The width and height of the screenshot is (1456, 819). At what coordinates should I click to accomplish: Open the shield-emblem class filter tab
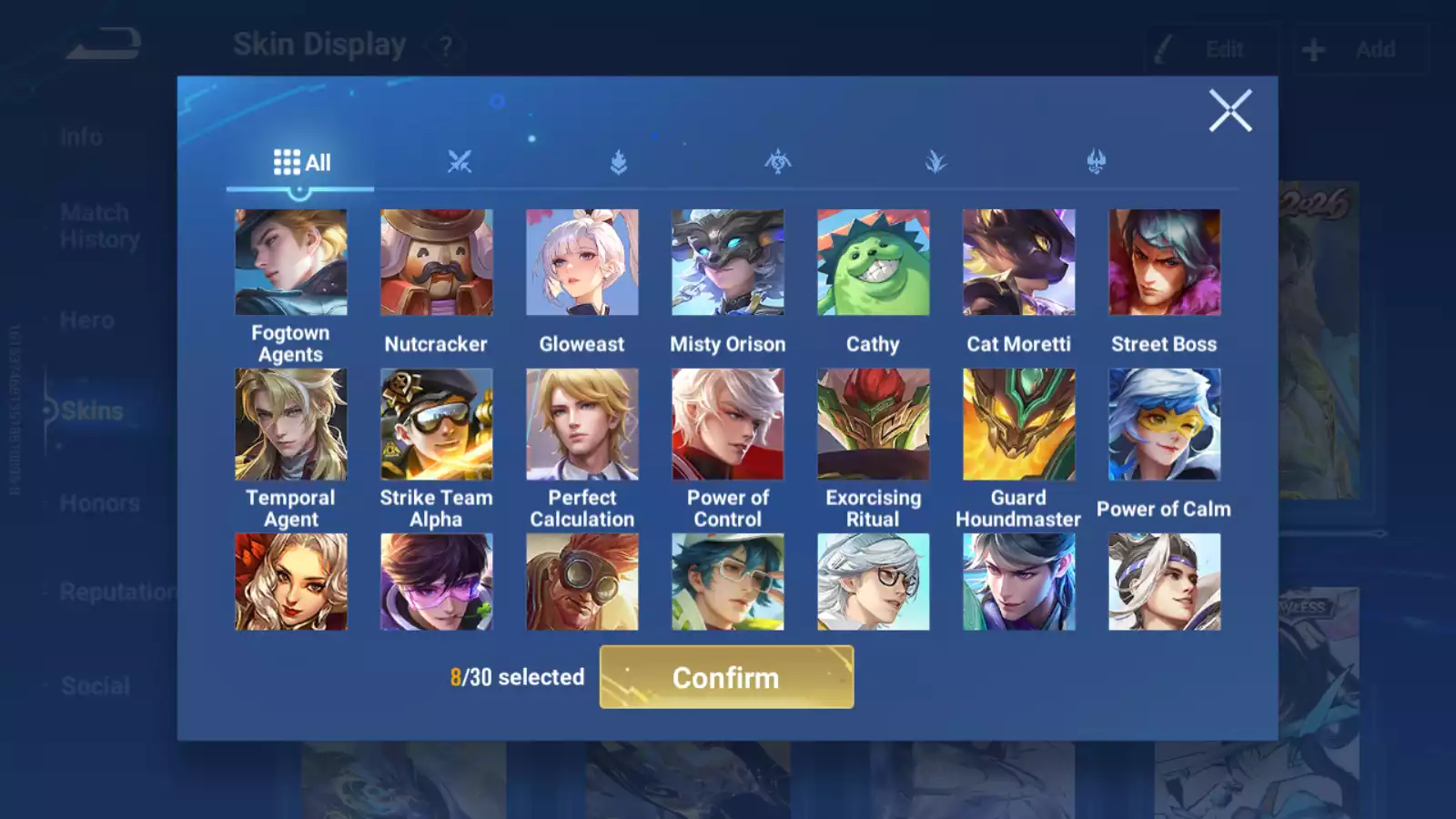point(617,160)
